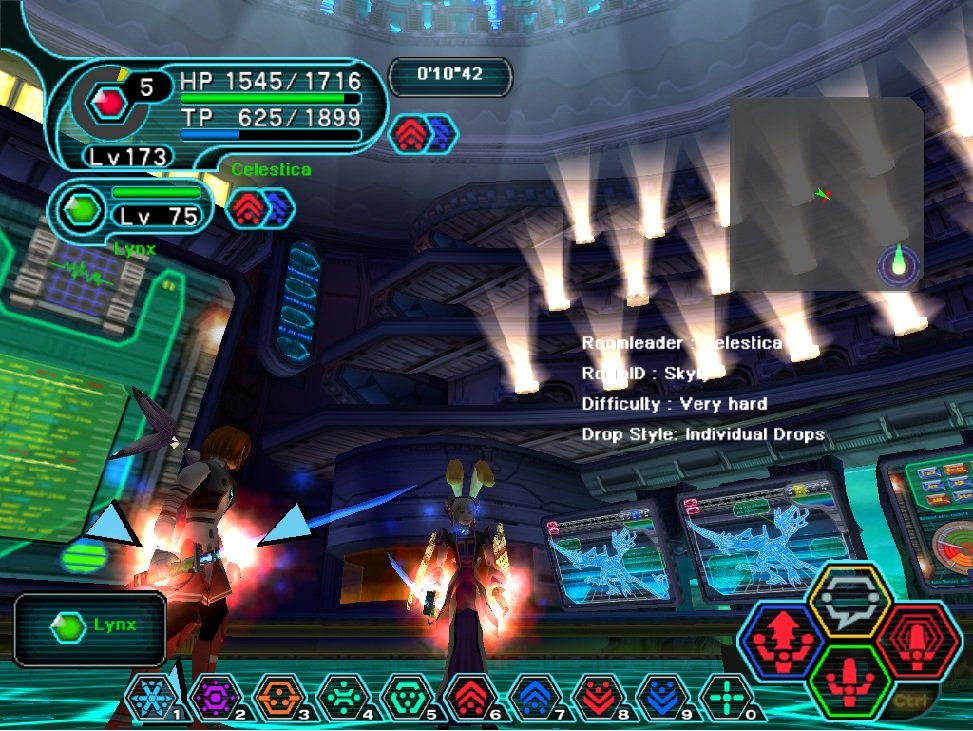Image resolution: width=973 pixels, height=731 pixels.
Task: Click the Lynx target name box
Action: tap(90, 627)
